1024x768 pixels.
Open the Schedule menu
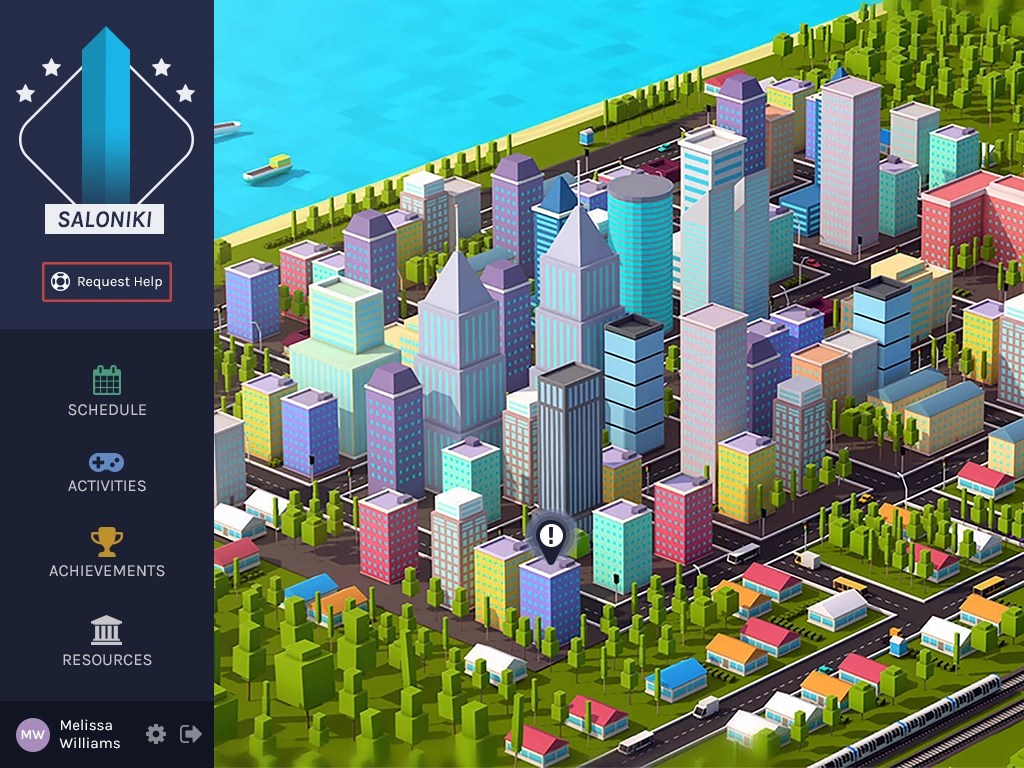(x=107, y=392)
